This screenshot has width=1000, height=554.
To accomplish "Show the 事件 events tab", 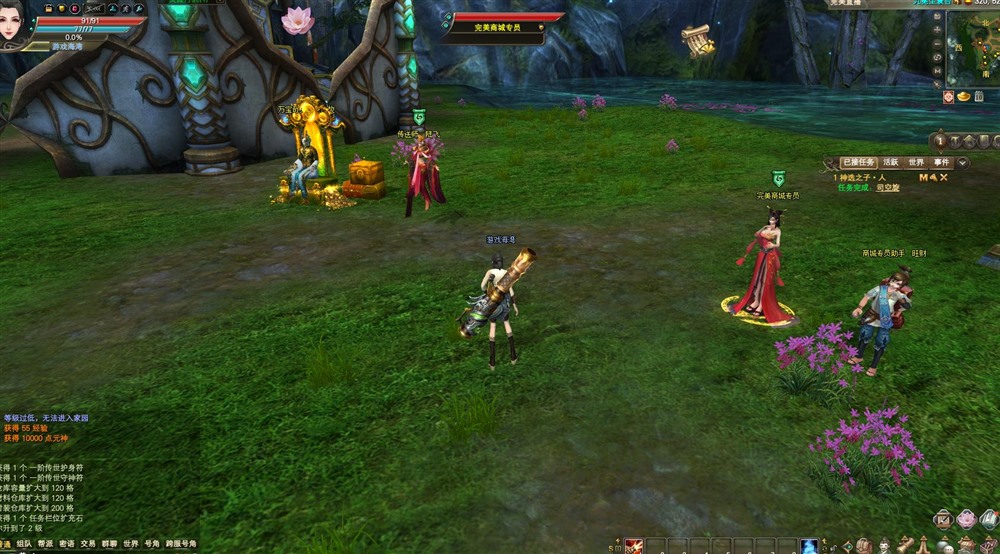I will coord(942,163).
